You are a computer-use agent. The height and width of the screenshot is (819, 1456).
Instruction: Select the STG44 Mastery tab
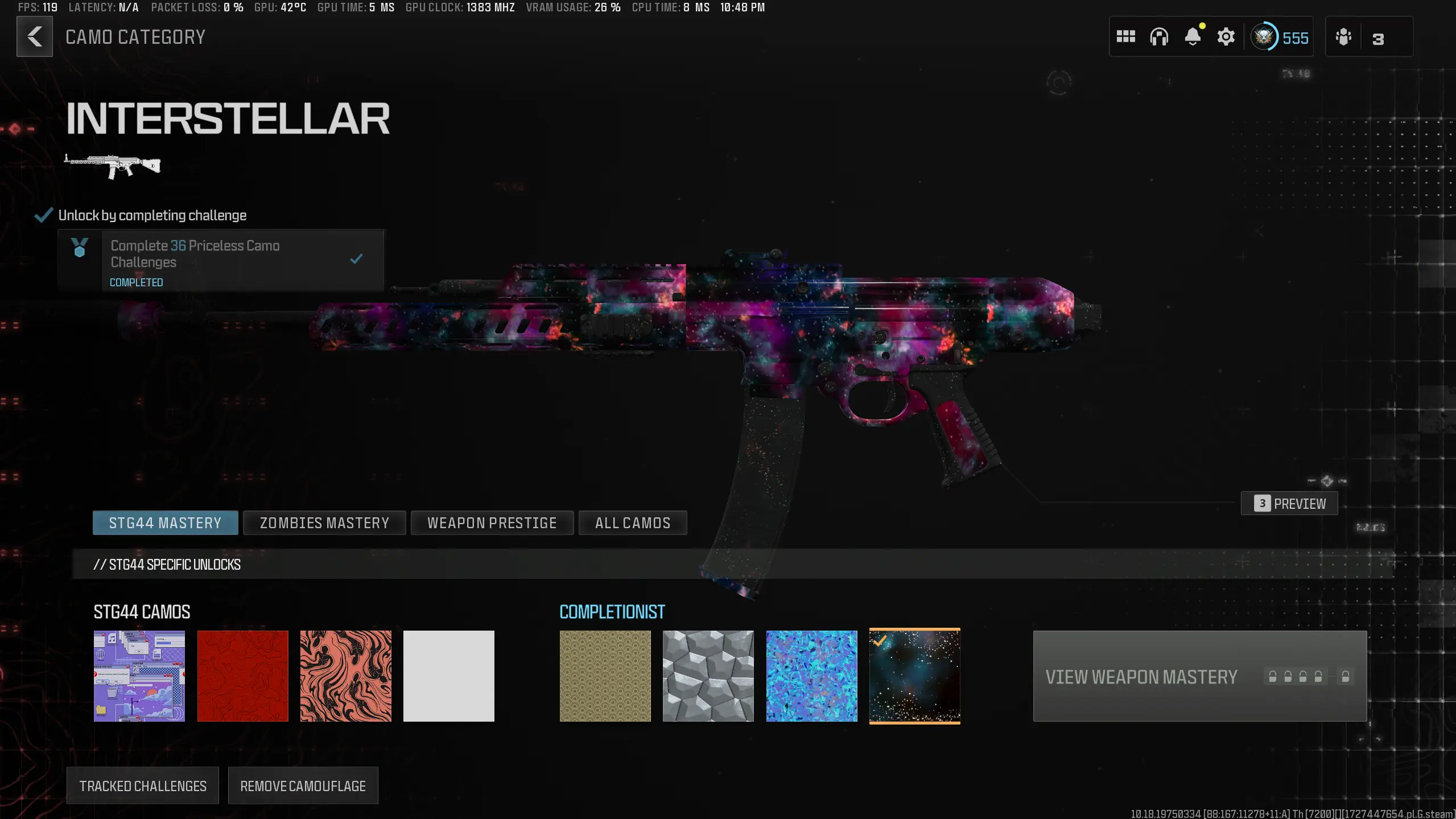pos(165,522)
